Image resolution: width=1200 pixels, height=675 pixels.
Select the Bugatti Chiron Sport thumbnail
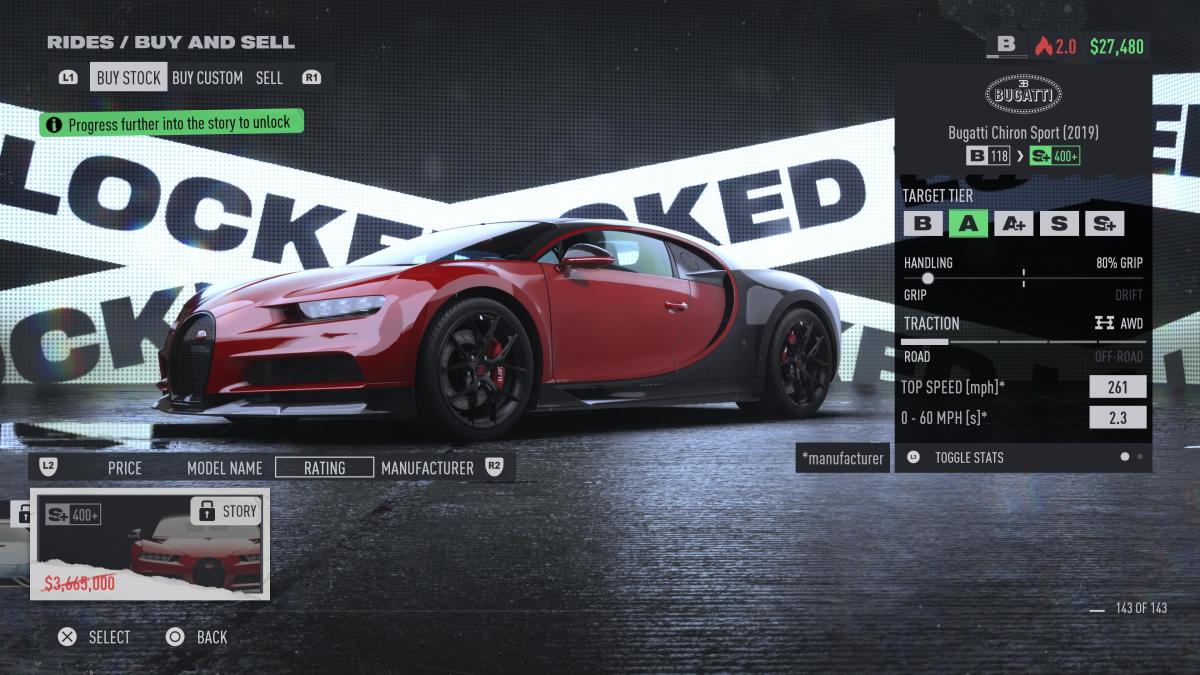pos(150,544)
